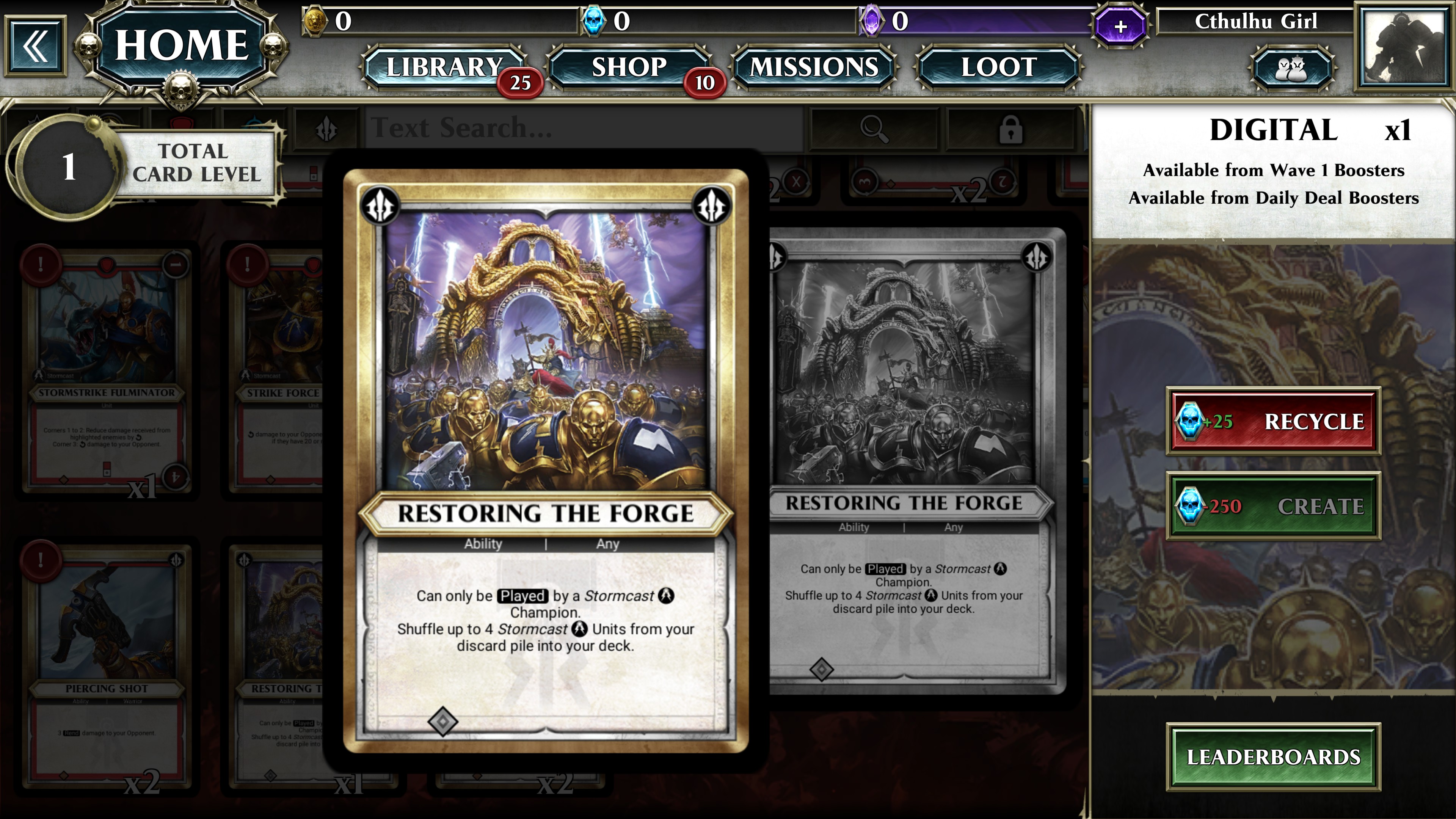Open the Friends panel via the two-figures icon
Viewport: 1456px width, 819px height.
(x=1291, y=70)
